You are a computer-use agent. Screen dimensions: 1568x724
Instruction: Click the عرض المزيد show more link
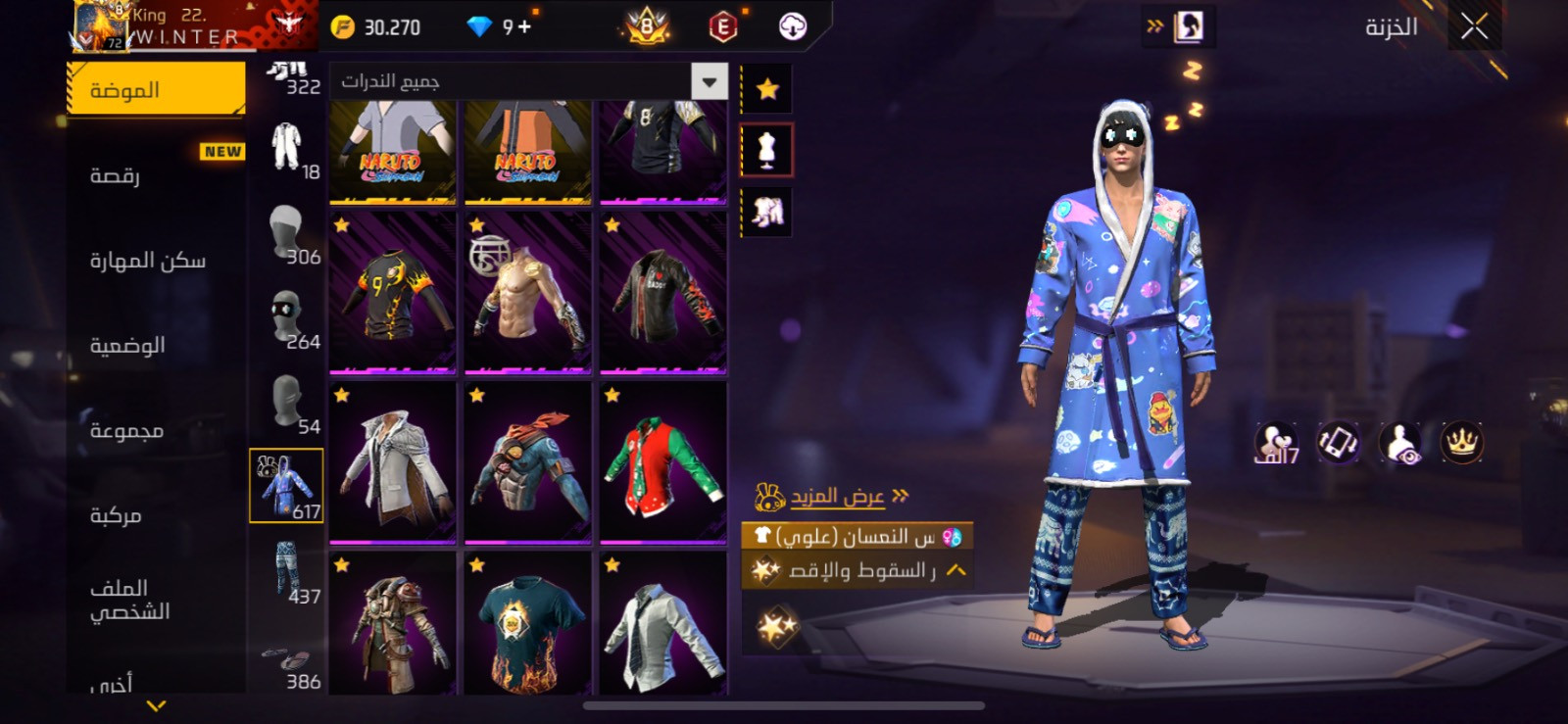point(838,497)
